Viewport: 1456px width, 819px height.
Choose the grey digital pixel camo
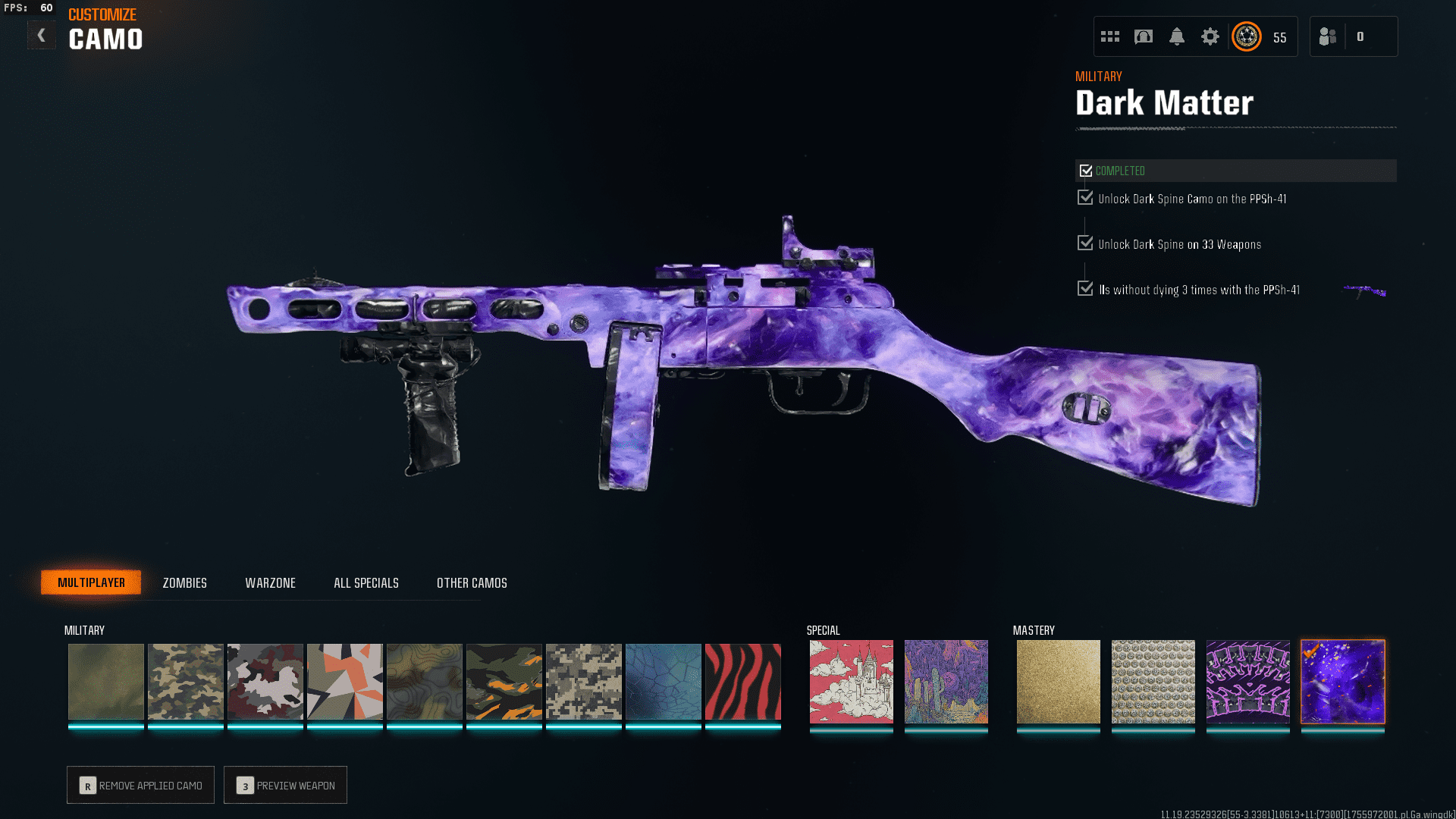[583, 682]
